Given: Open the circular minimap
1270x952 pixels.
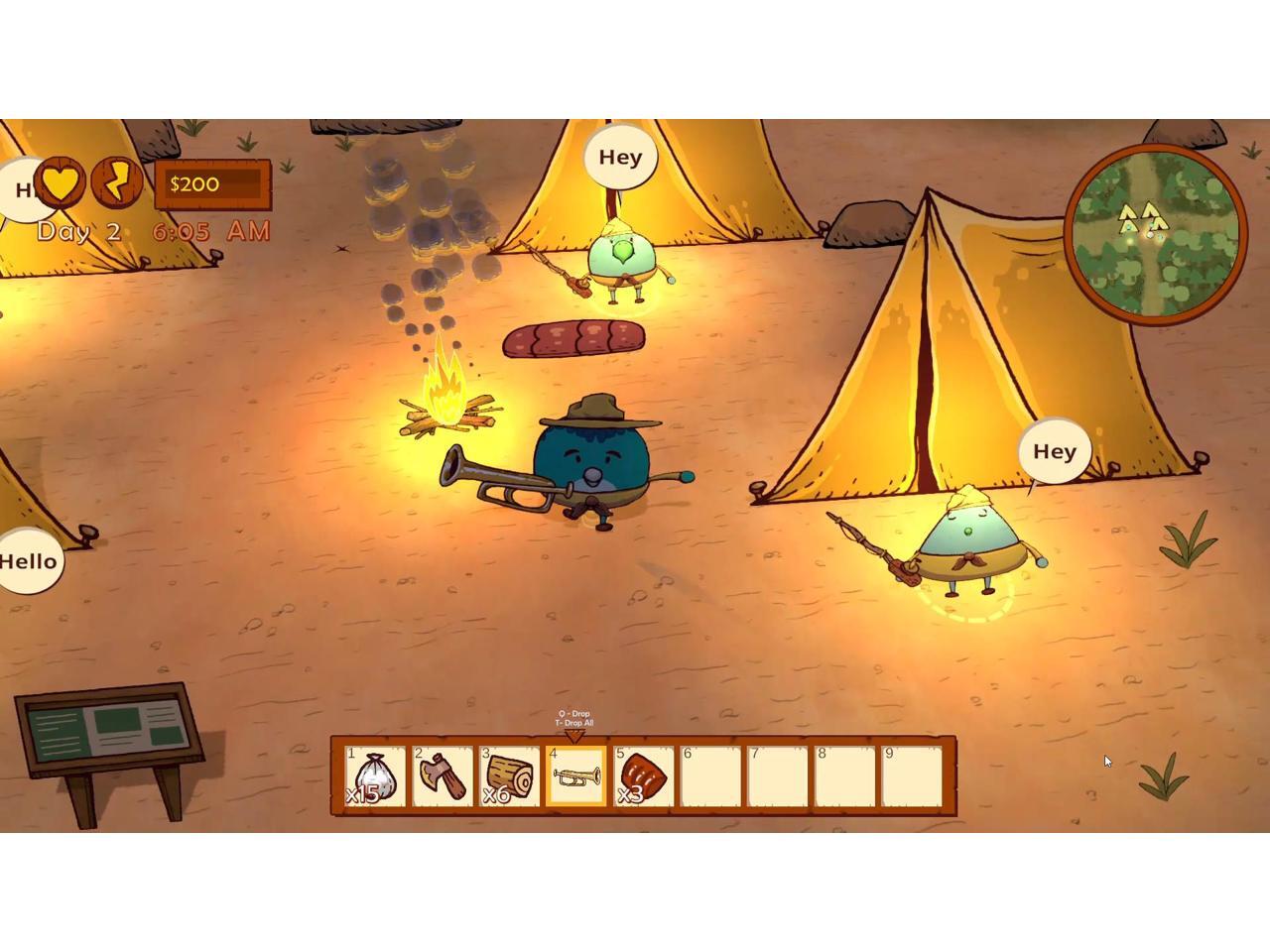Looking at the screenshot, I should click(x=1156, y=234).
